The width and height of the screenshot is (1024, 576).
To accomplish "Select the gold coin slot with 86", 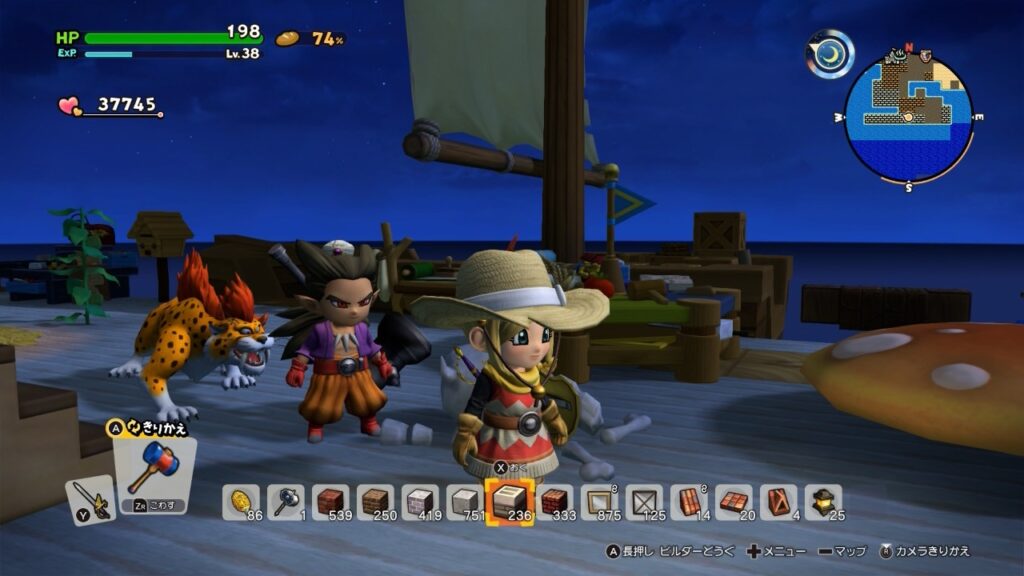I will click(241, 501).
